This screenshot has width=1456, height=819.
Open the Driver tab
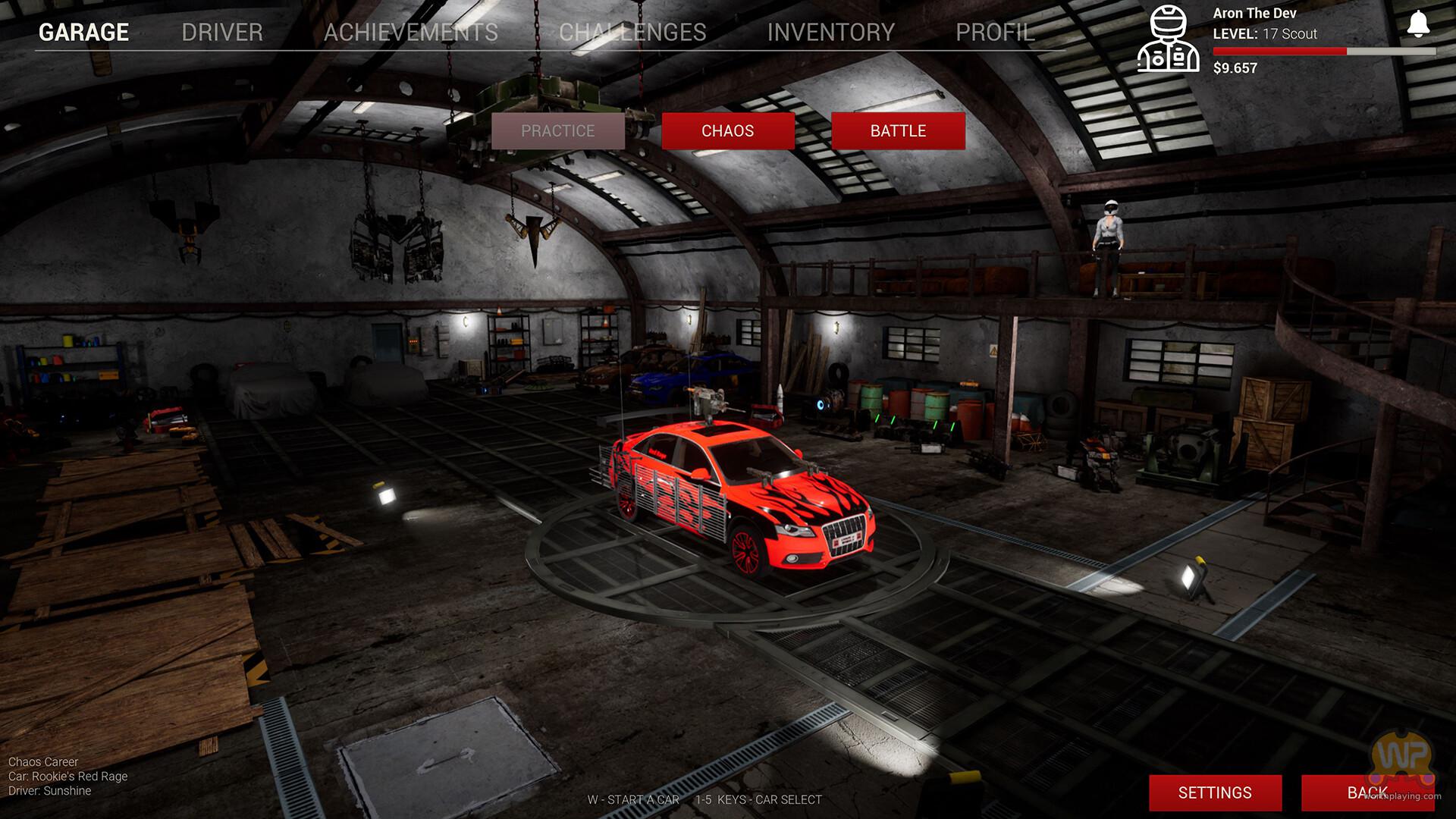pos(222,32)
